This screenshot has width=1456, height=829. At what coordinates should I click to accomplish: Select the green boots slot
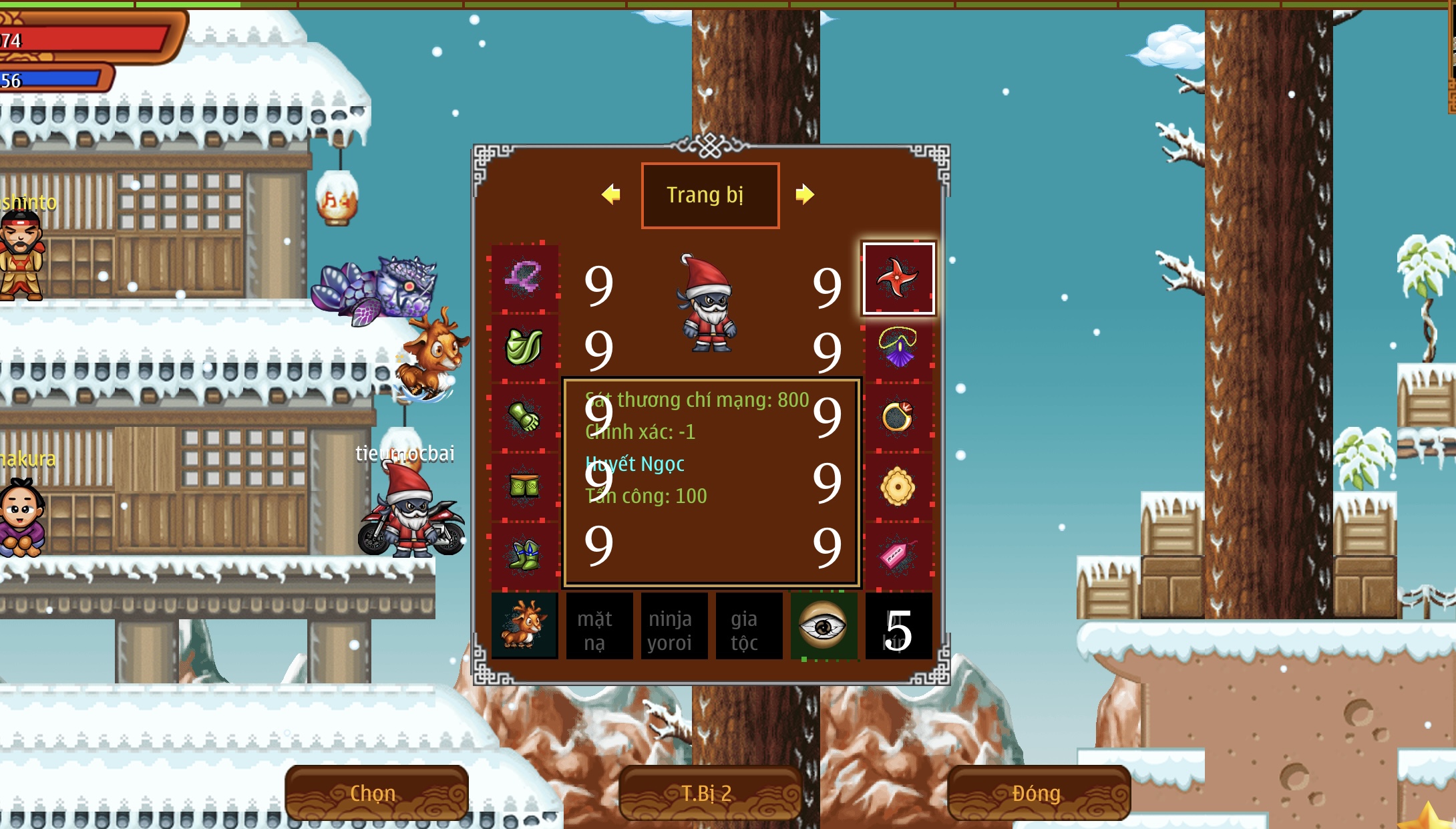[x=524, y=556]
